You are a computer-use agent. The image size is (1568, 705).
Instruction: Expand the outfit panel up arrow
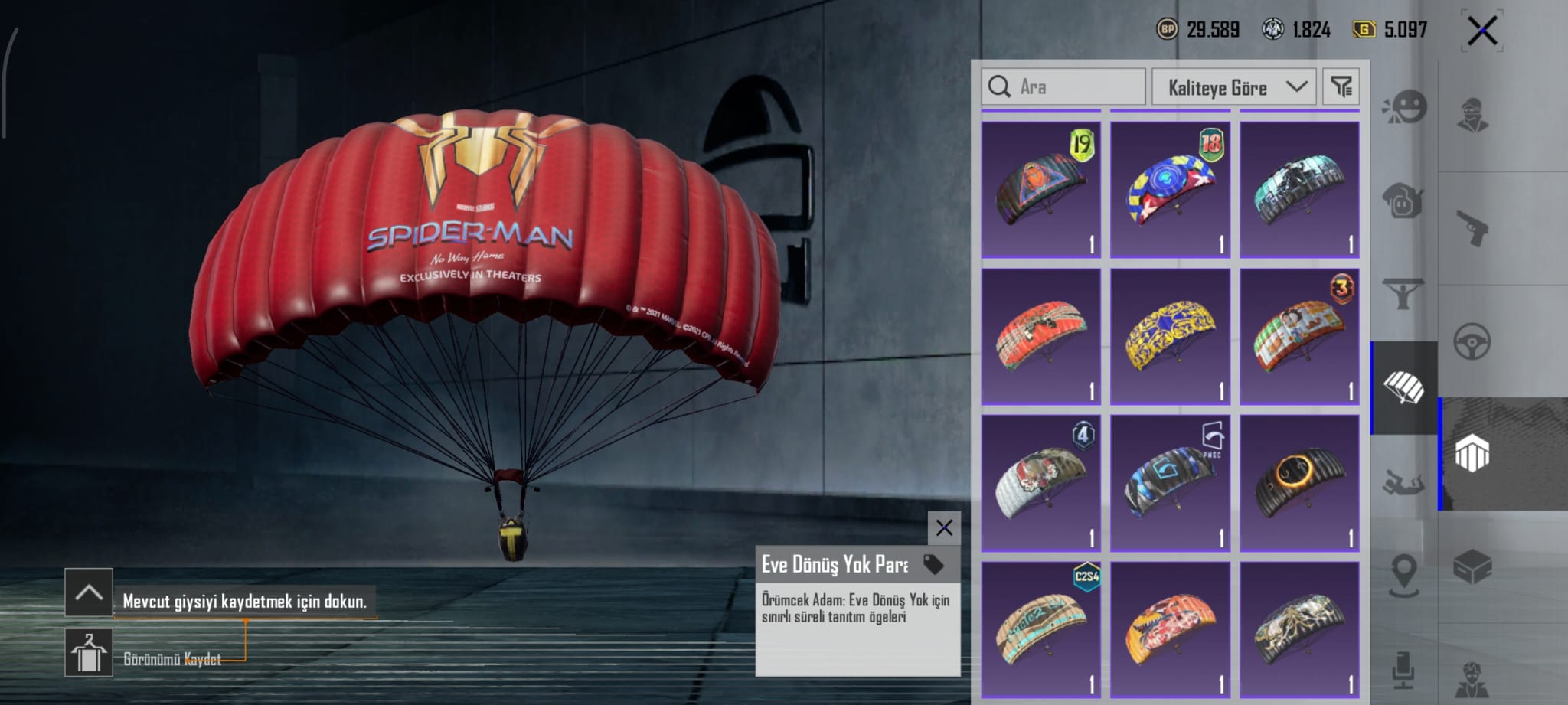pyautogui.click(x=89, y=592)
